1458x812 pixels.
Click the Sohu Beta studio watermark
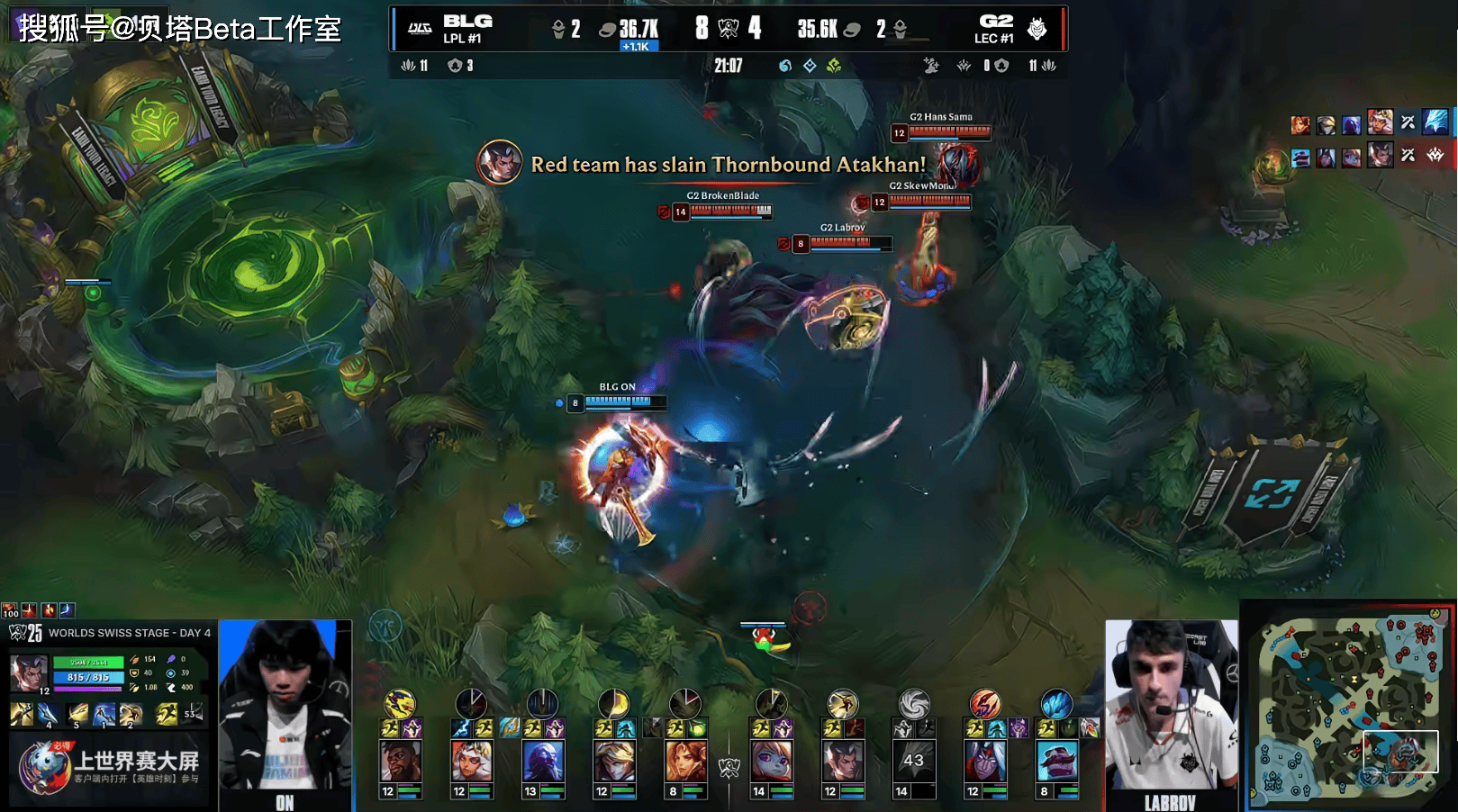point(180,28)
